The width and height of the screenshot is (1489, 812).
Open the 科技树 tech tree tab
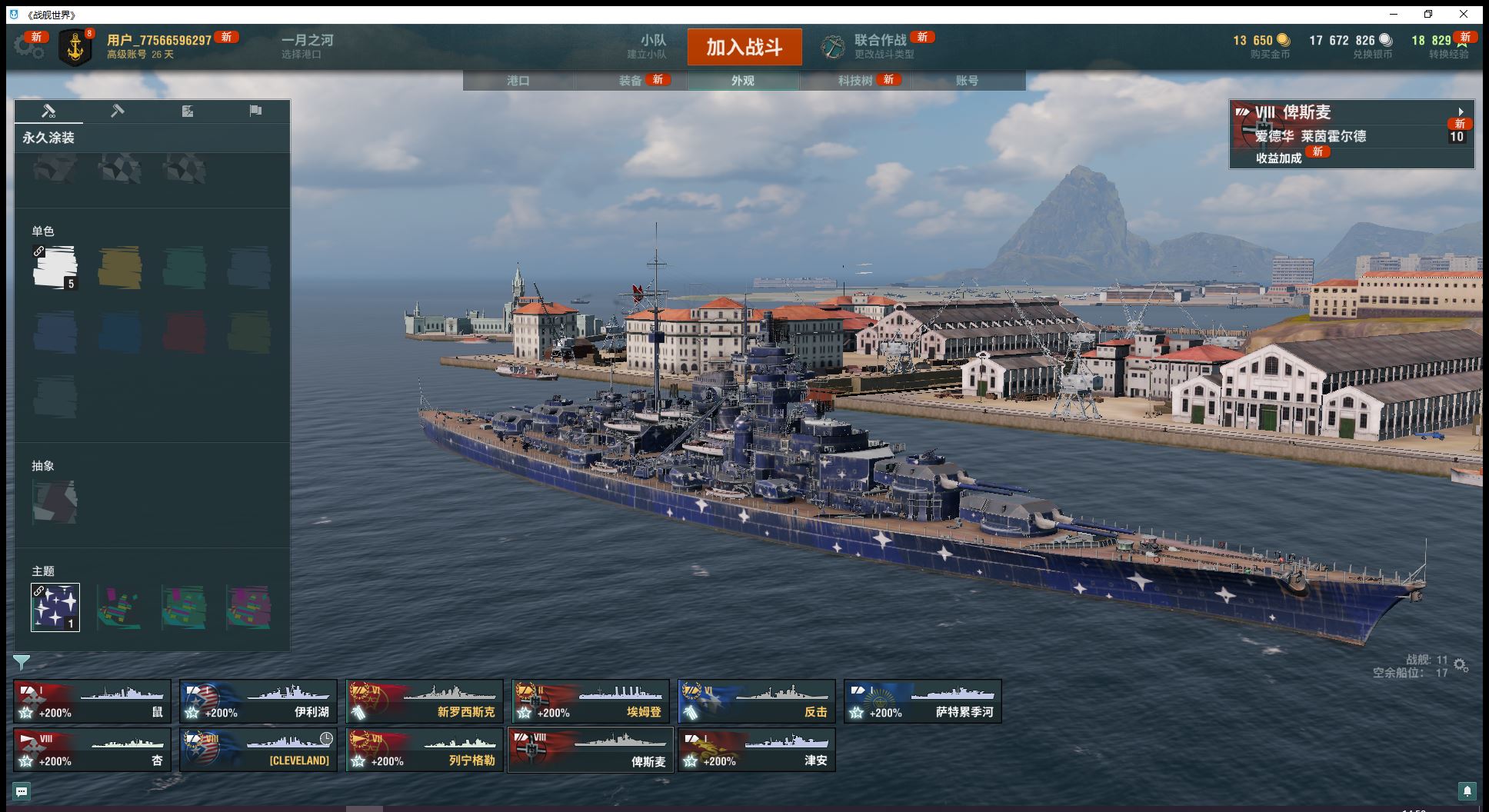click(x=855, y=81)
